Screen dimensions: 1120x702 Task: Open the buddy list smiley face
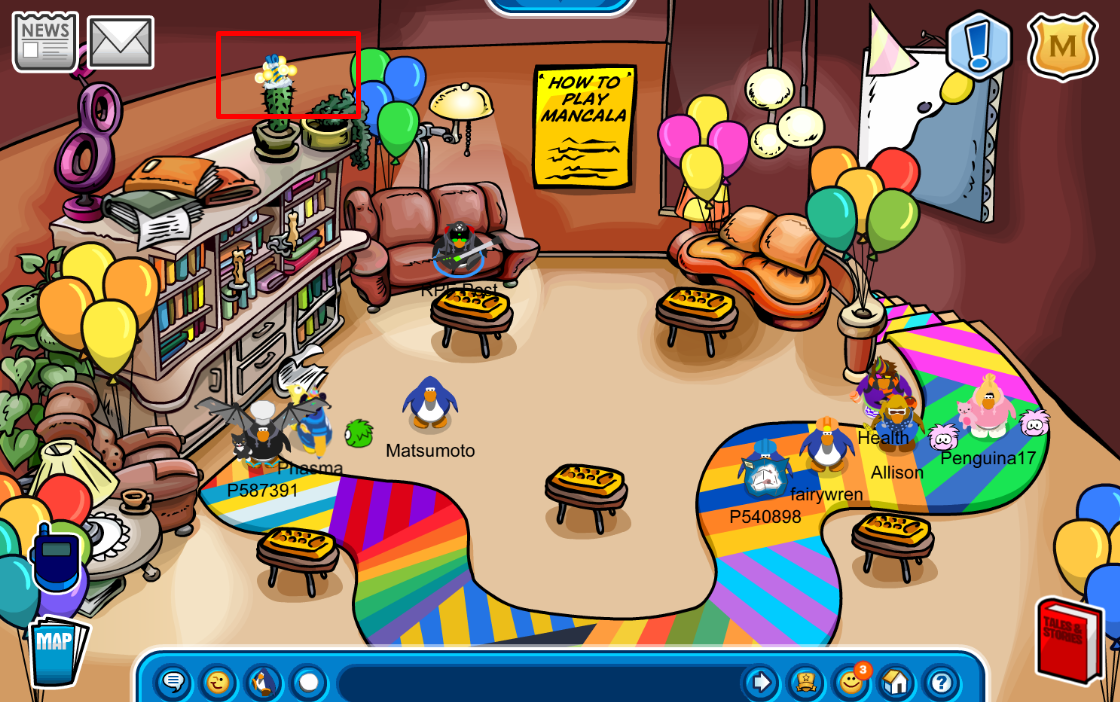[850, 683]
